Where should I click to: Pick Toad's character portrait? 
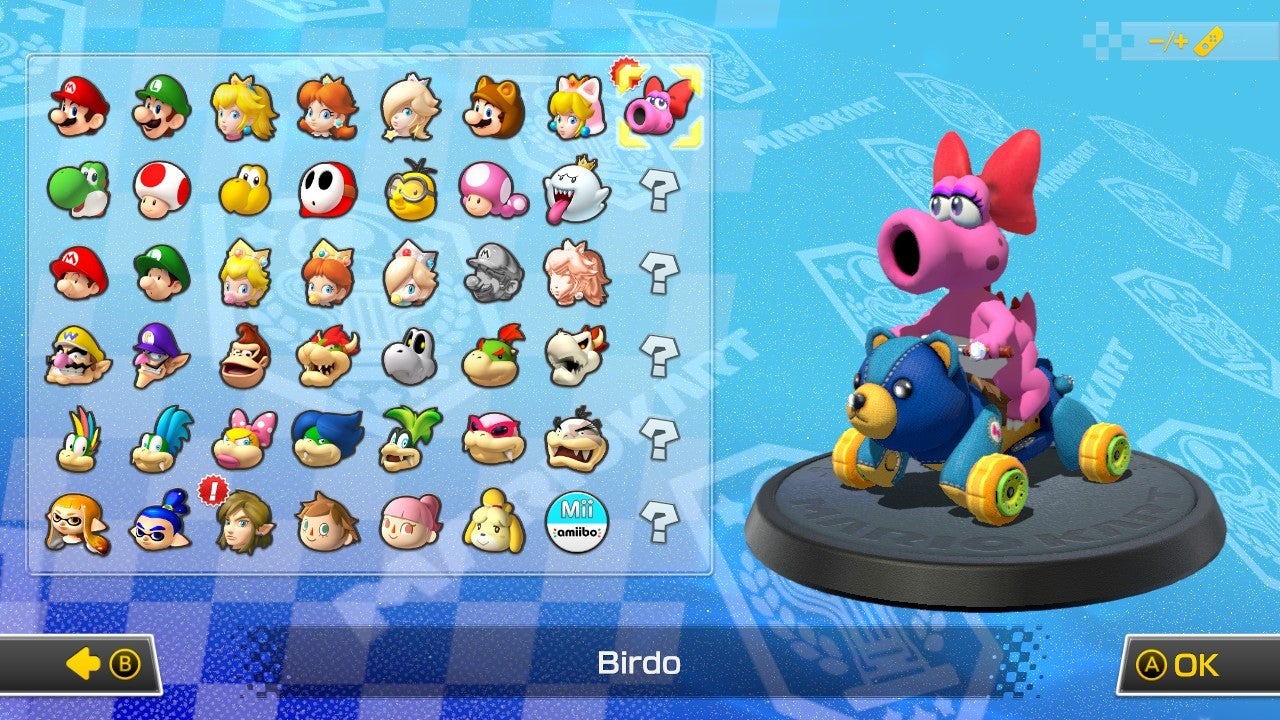click(154, 188)
